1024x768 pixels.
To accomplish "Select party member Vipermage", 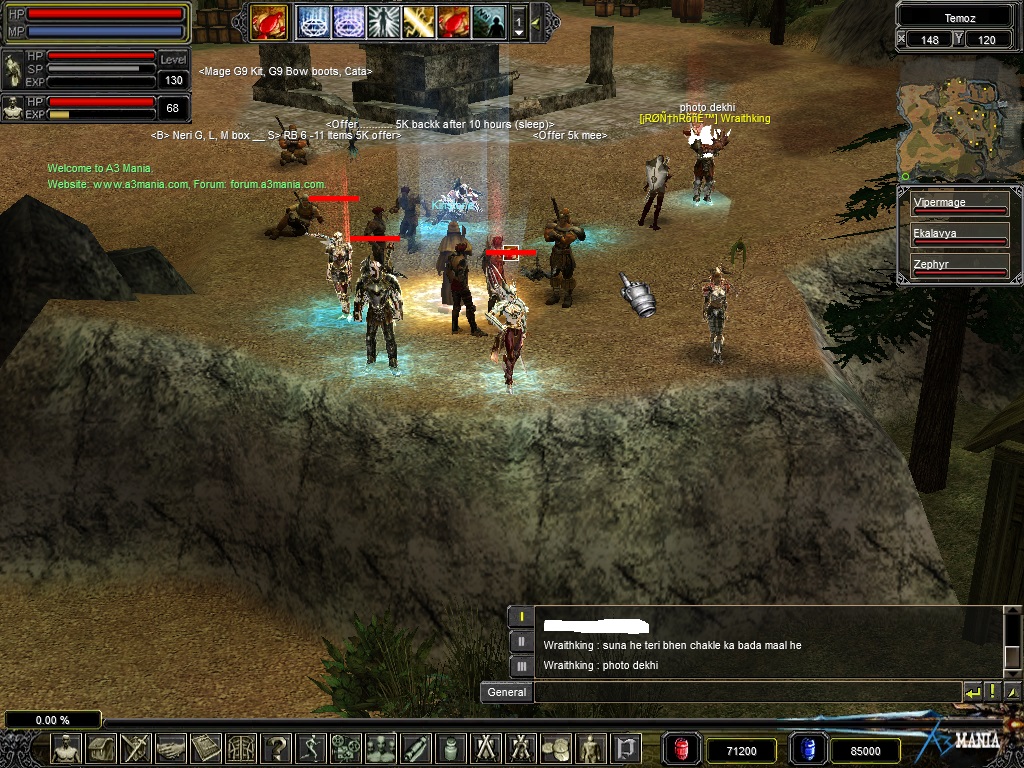I will pyautogui.click(x=959, y=205).
